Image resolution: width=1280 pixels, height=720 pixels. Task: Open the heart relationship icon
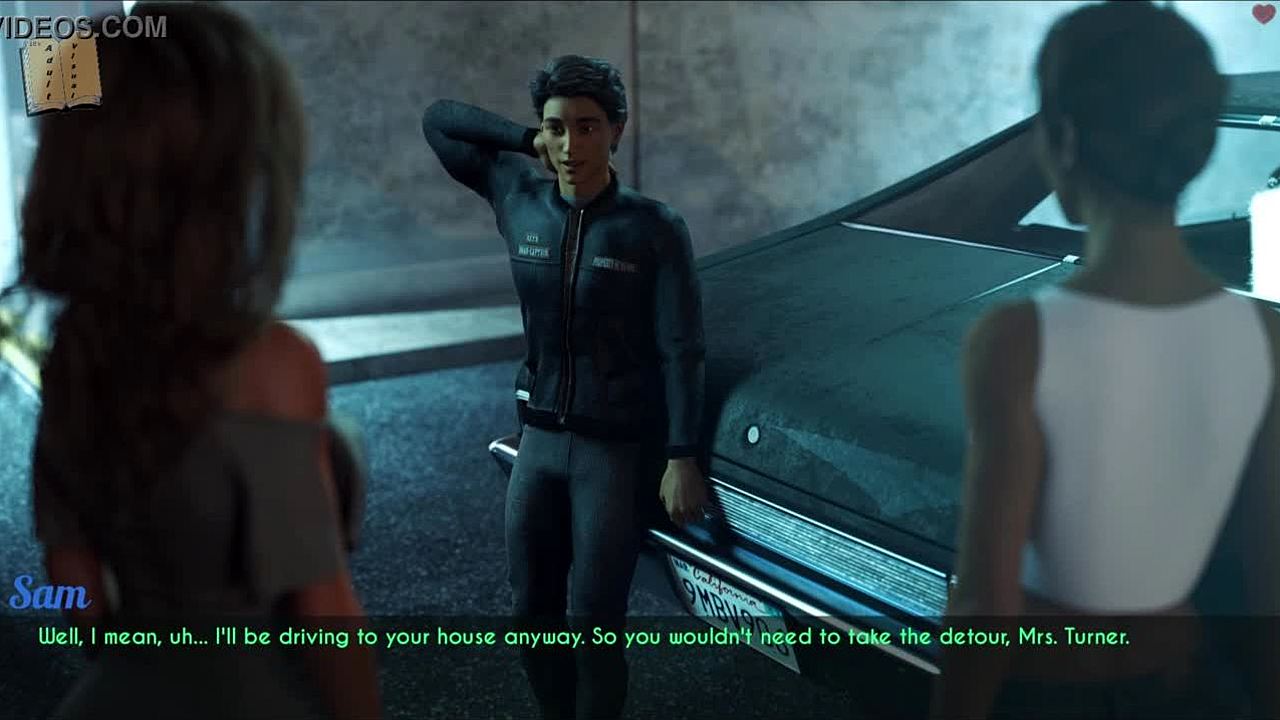[1263, 14]
